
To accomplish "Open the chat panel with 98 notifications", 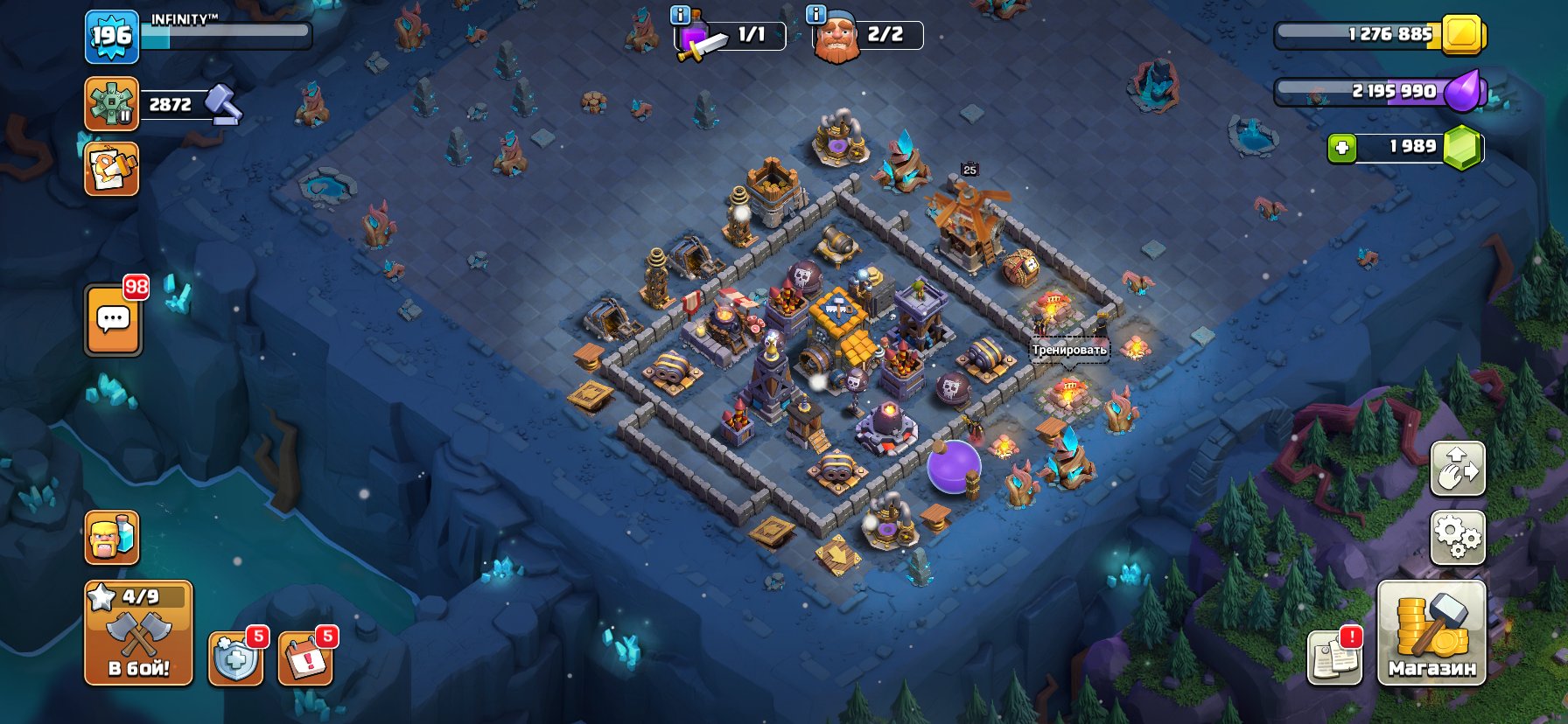I will tap(111, 318).
